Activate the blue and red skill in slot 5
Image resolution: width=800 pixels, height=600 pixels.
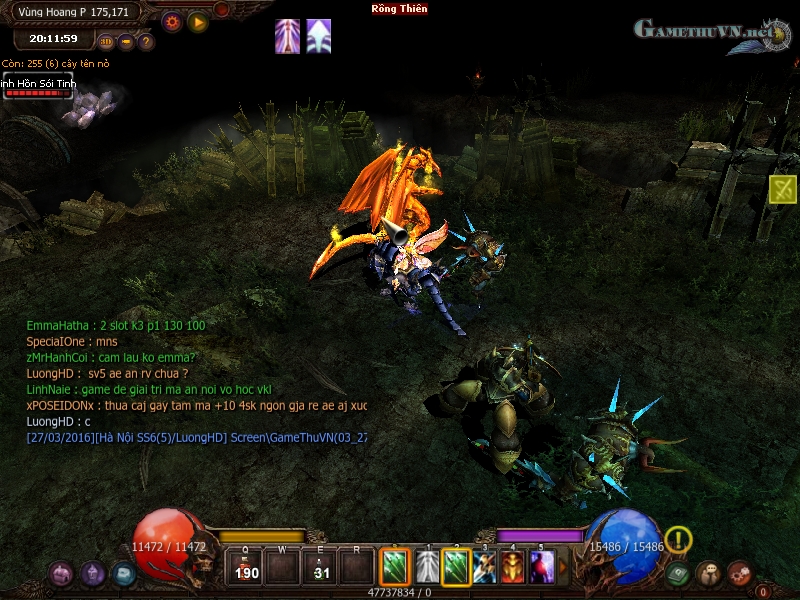point(542,567)
